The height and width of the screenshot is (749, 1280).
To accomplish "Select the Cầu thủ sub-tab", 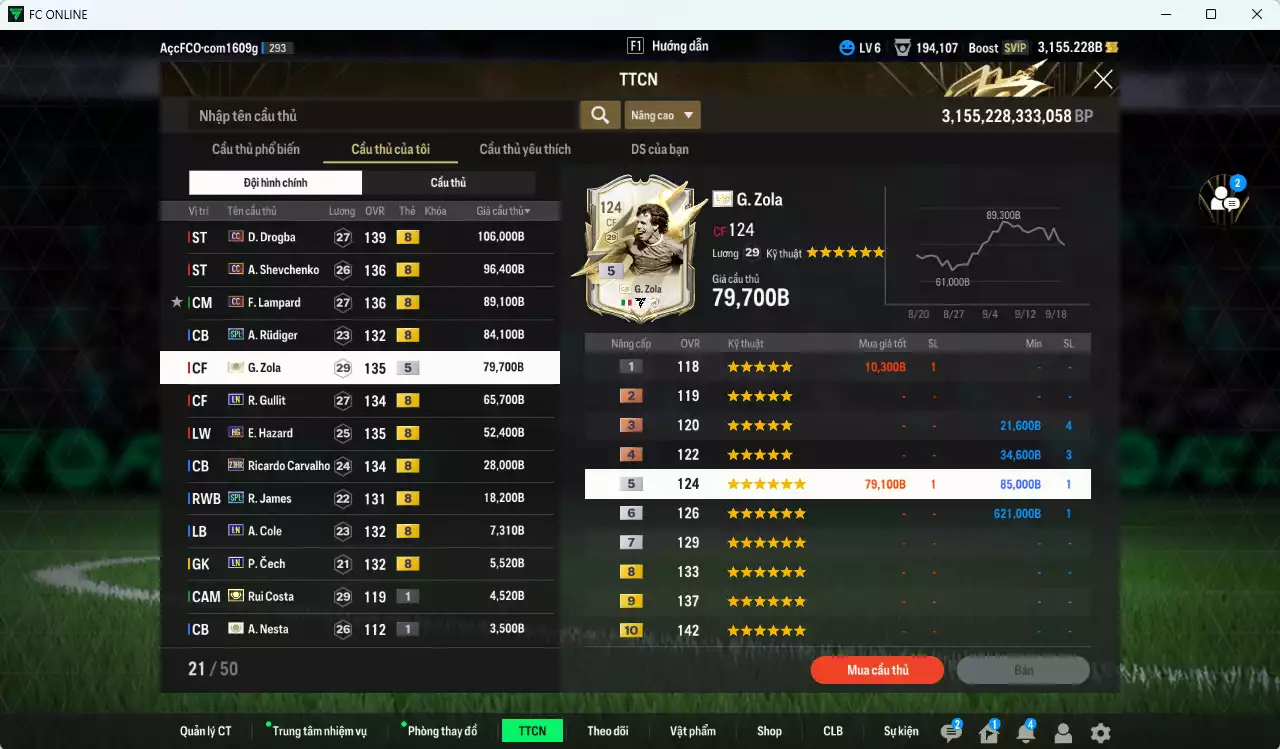I will coord(448,183).
